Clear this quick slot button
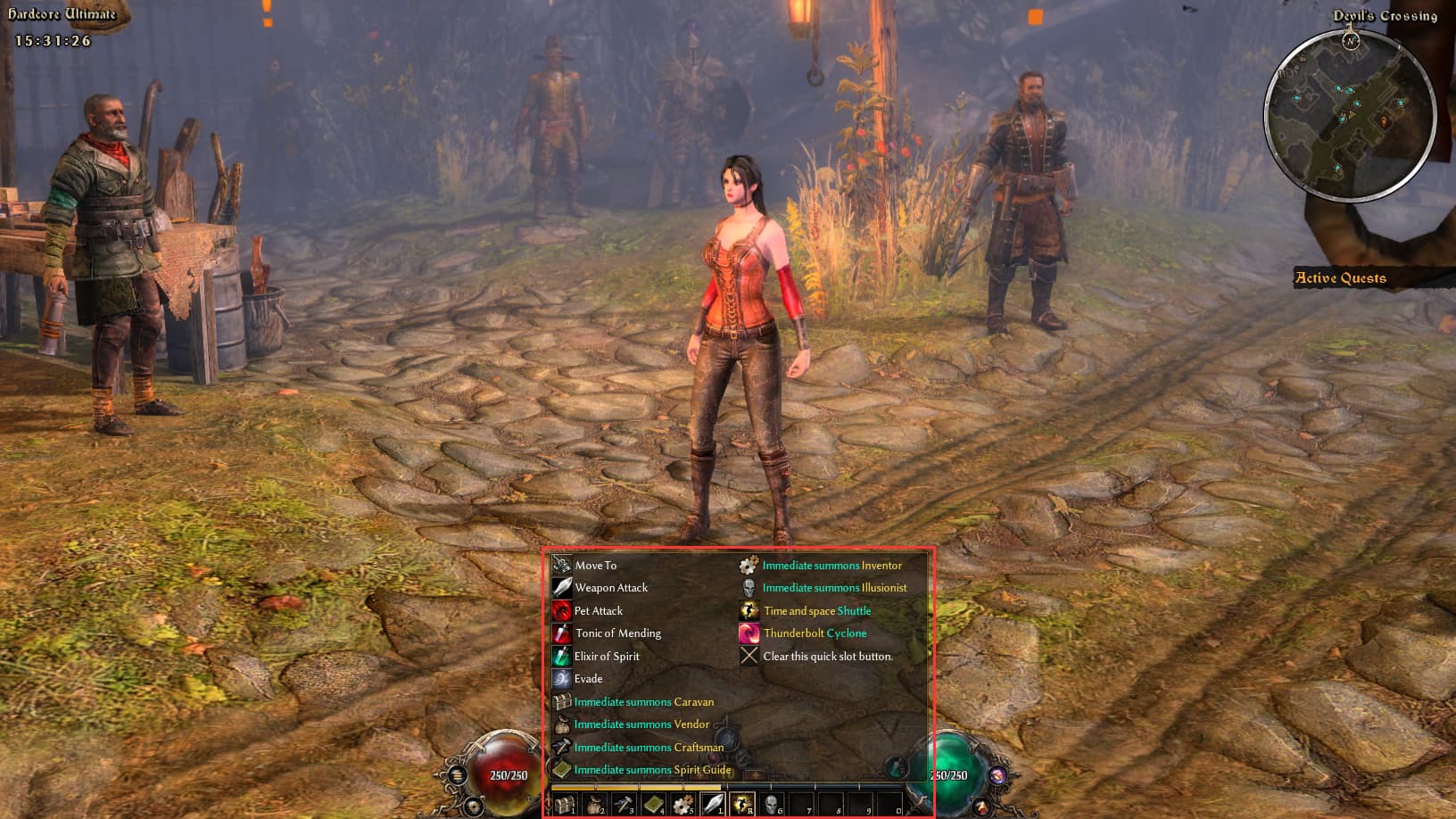Screen dimensions: 1456x819 (x=827, y=657)
